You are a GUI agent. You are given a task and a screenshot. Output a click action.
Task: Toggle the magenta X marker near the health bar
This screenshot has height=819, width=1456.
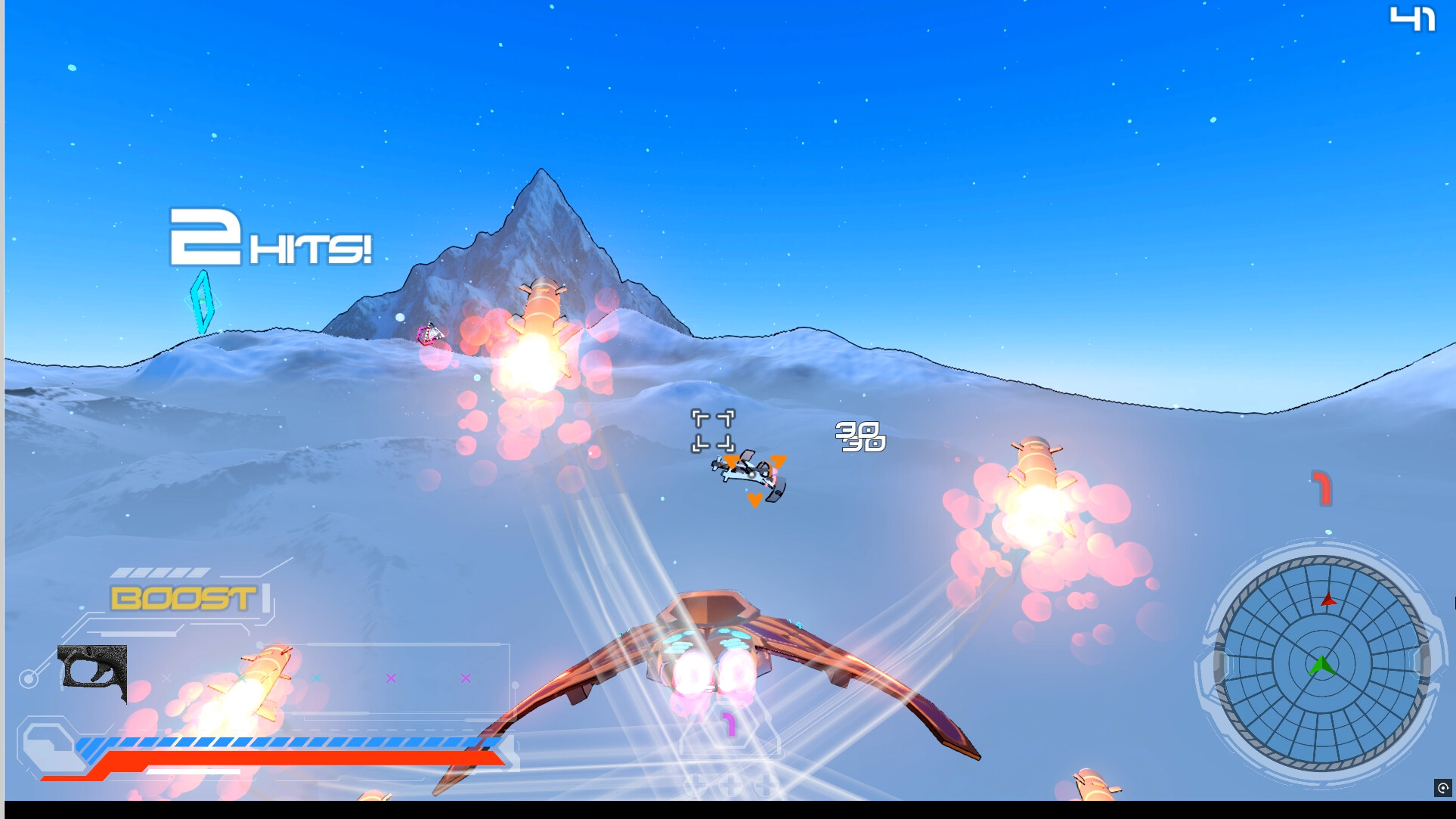tap(392, 678)
